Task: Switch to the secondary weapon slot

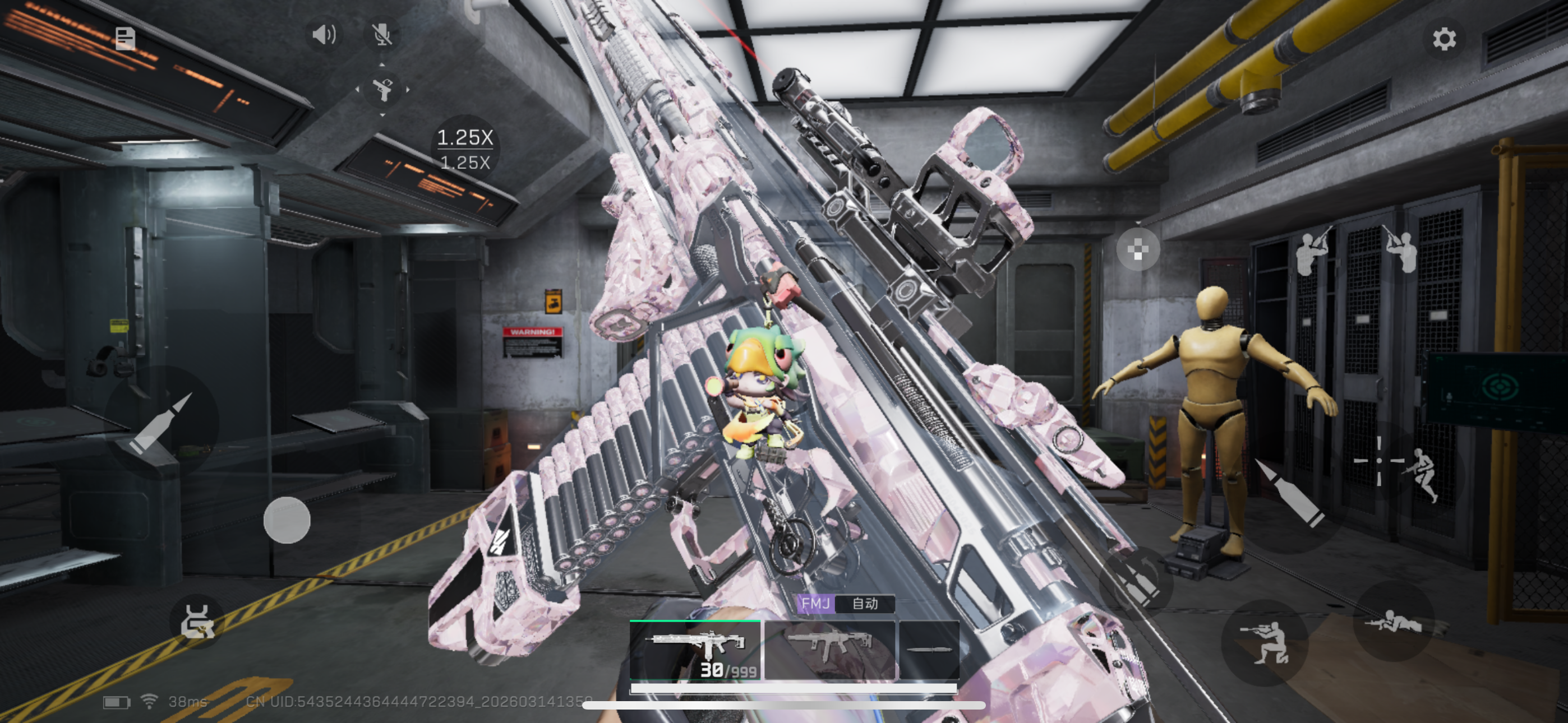Action: pos(829,650)
